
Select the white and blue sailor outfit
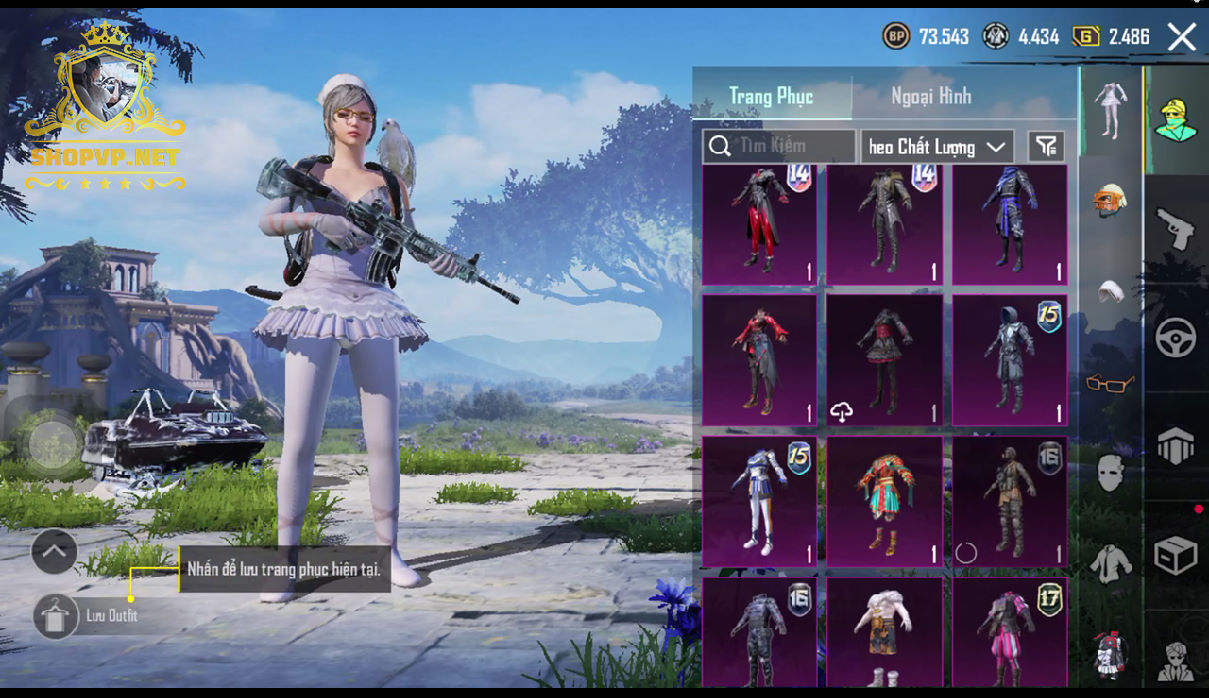pyautogui.click(x=759, y=501)
